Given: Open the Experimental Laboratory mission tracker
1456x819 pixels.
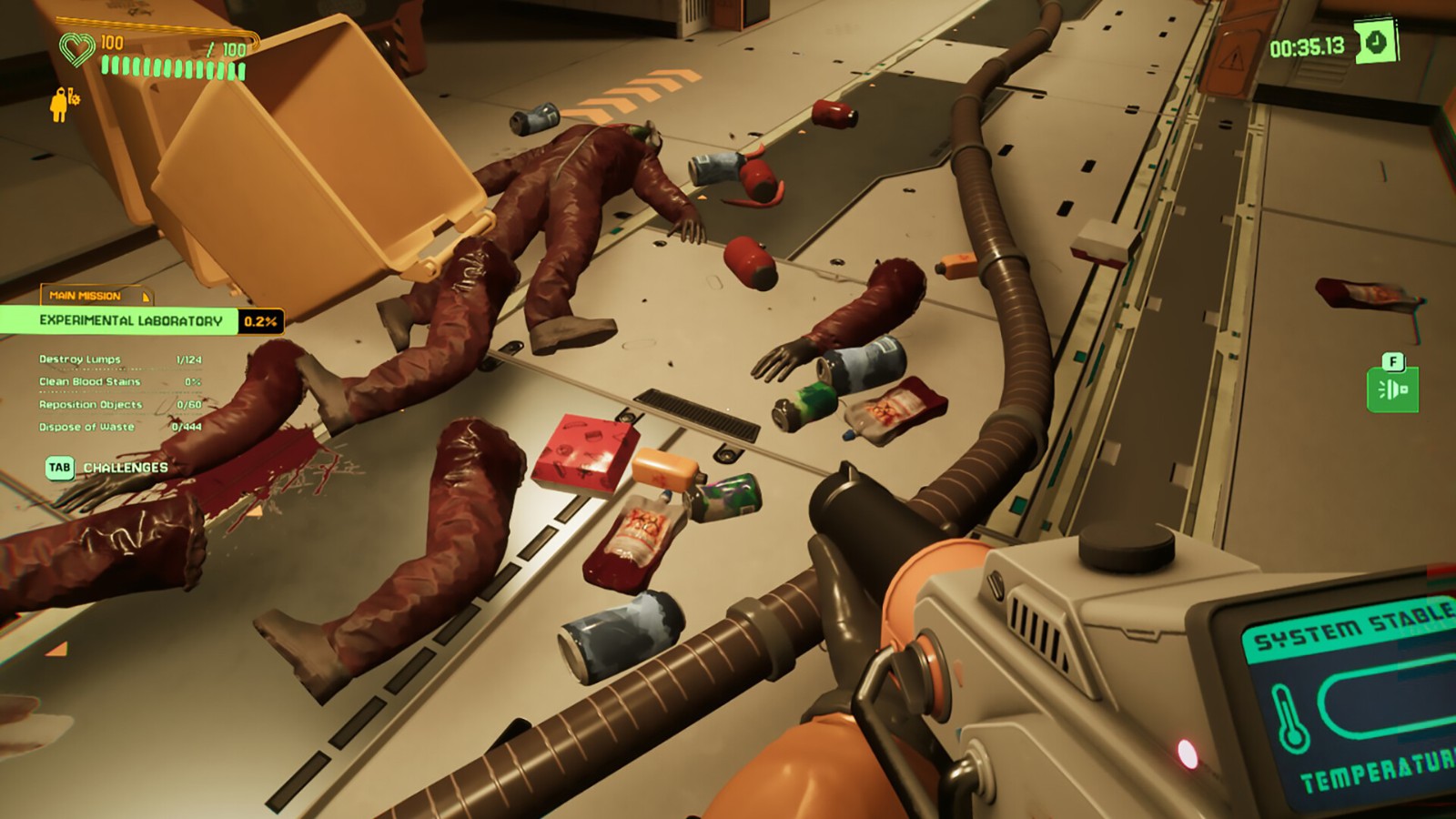Looking at the screenshot, I should click(130, 320).
